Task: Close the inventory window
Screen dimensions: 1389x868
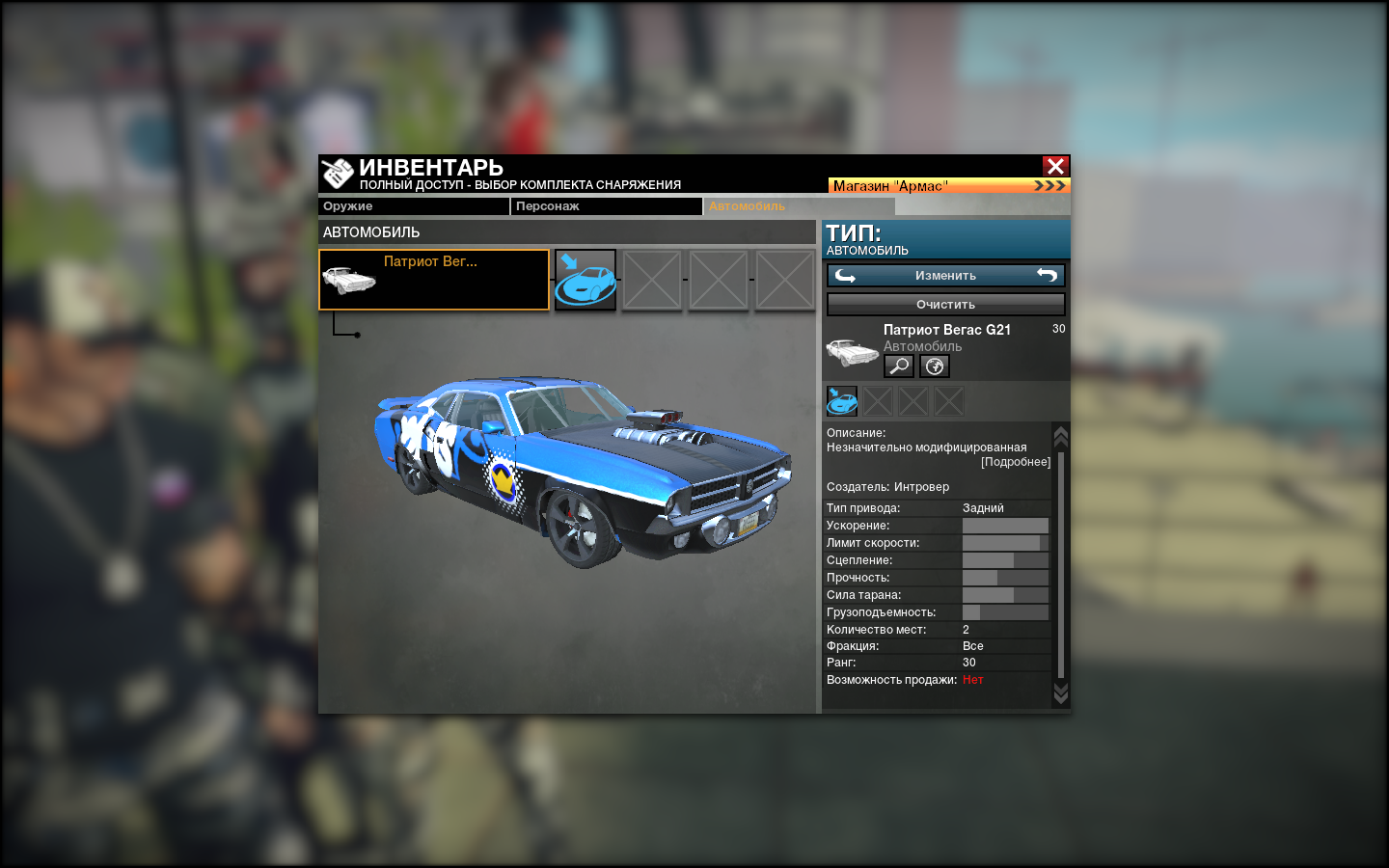Action: 1055,166
